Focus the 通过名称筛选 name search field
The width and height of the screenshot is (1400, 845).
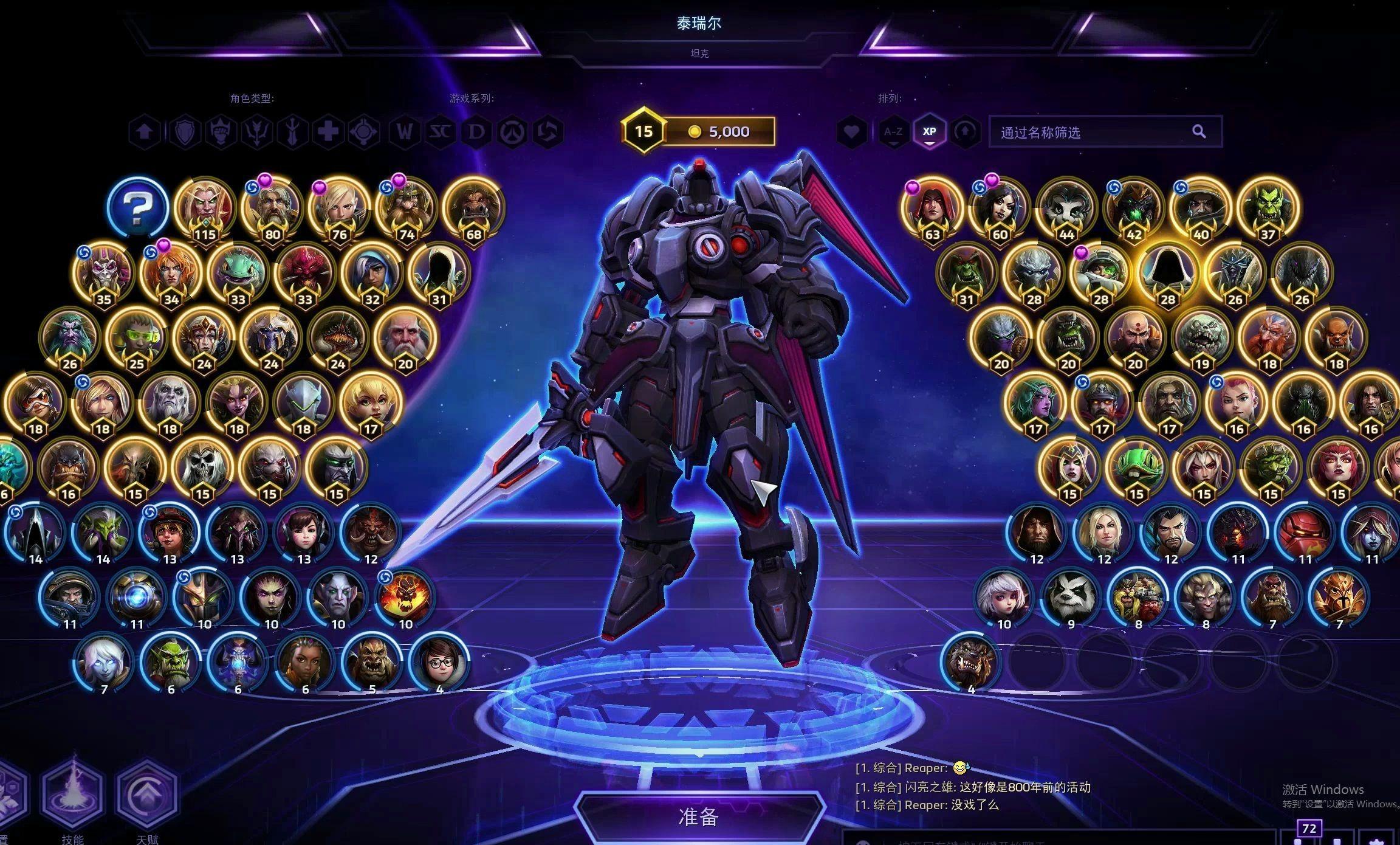pyautogui.click(x=1094, y=132)
